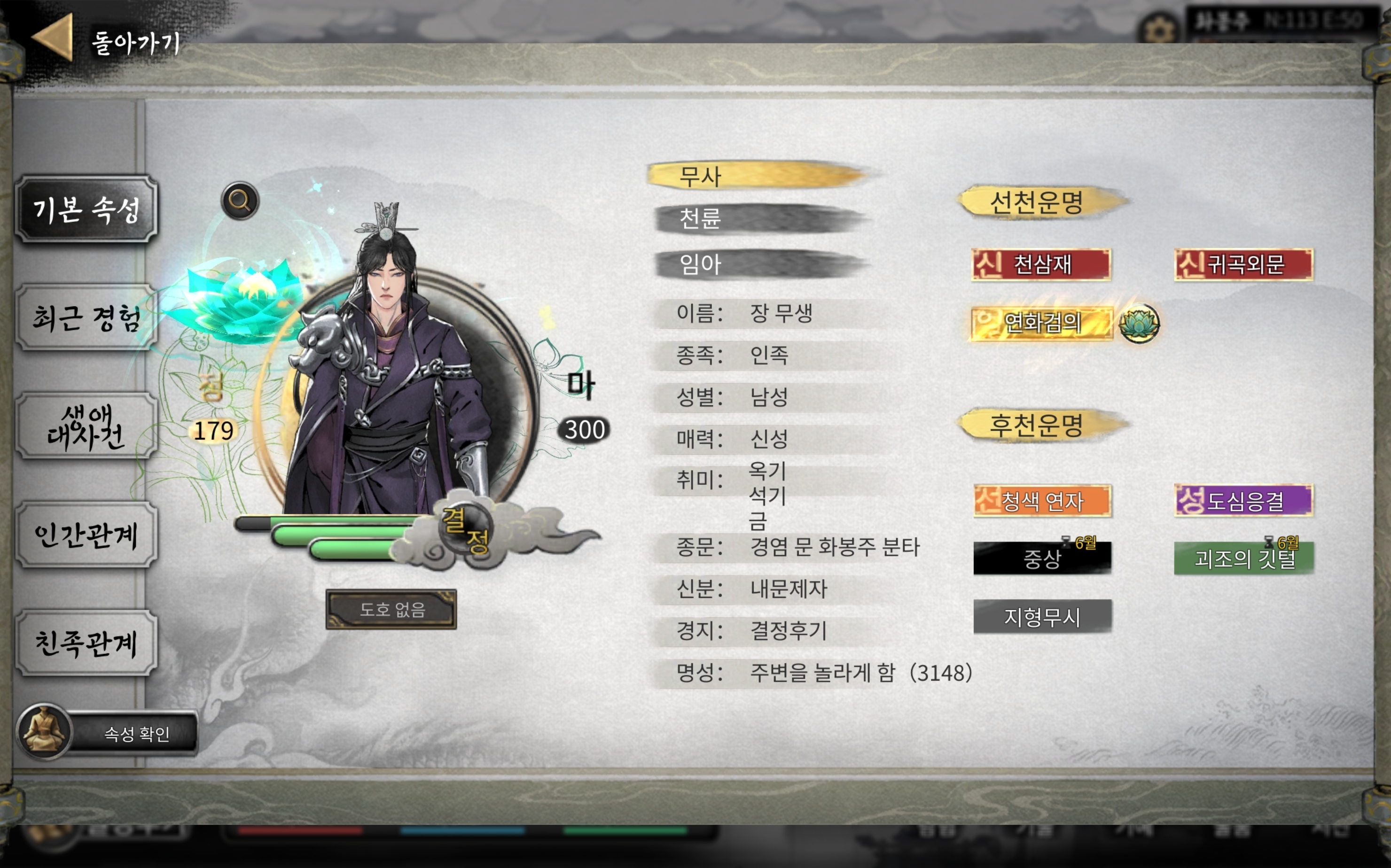Click the green lotus icon beside 연화검의

coord(1139,323)
